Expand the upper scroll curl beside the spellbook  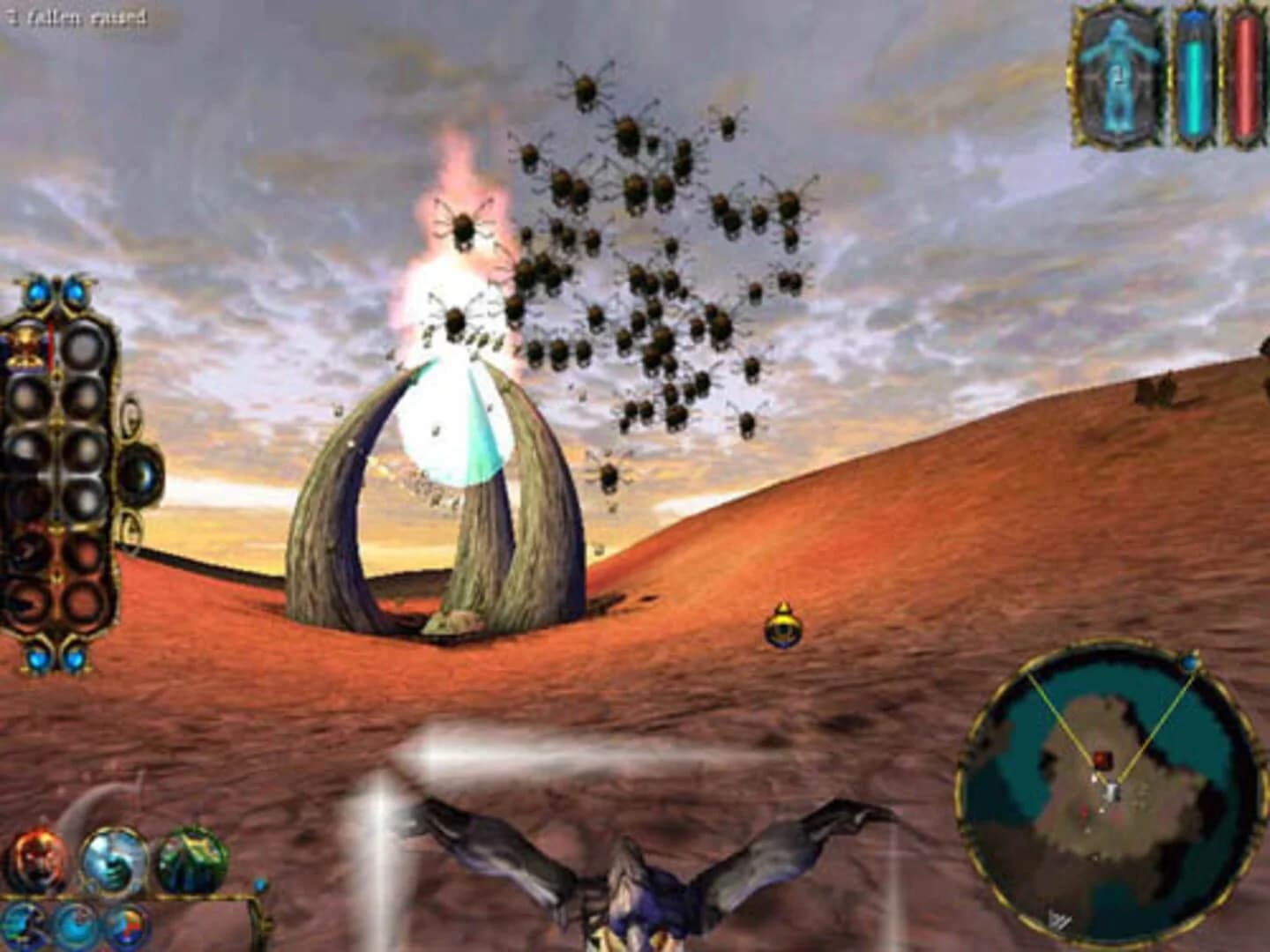coord(130,415)
